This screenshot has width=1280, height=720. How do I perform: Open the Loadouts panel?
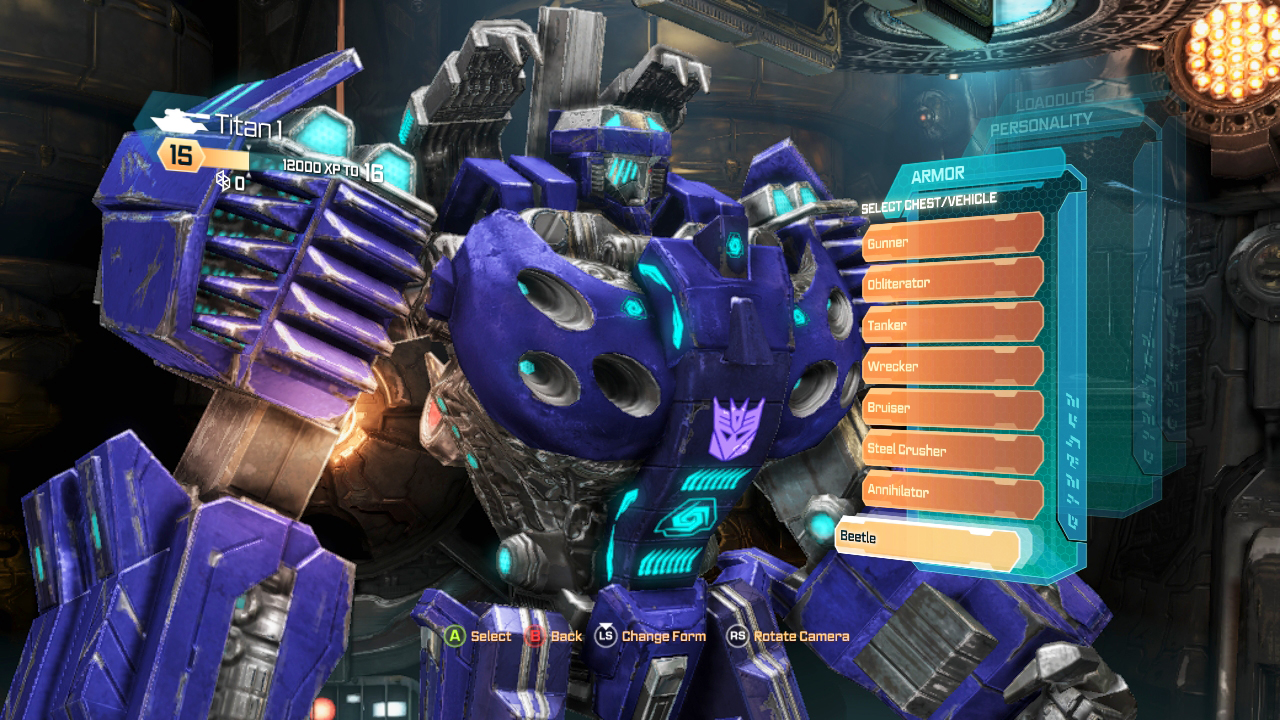pyautogui.click(x=1055, y=102)
